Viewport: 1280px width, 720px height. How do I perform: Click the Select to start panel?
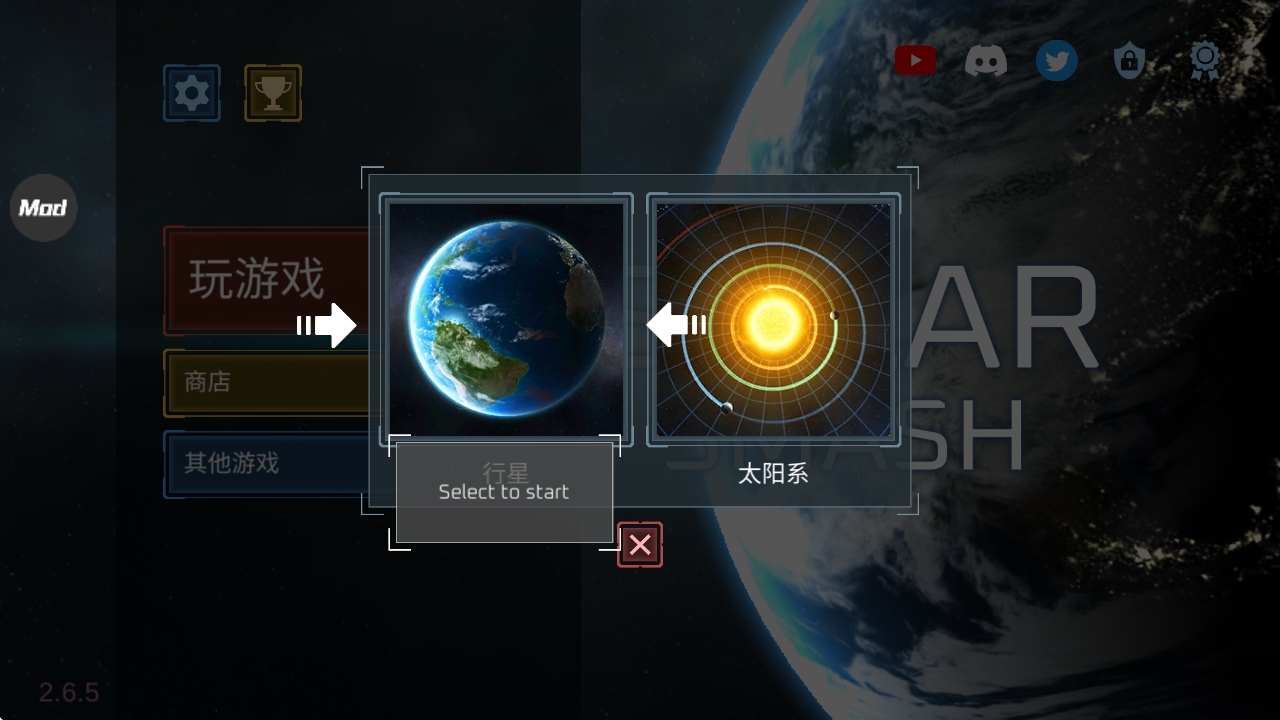click(x=505, y=491)
